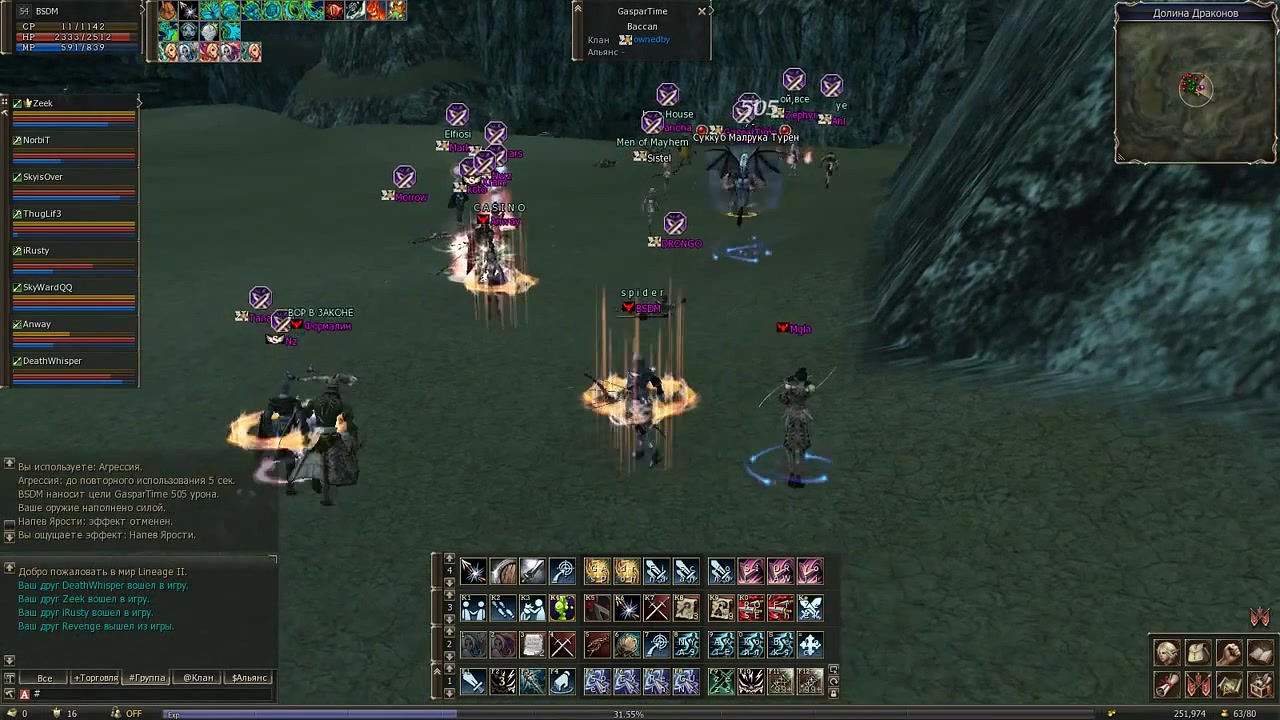Click the Долина Драконов minimap

pos(1195,92)
